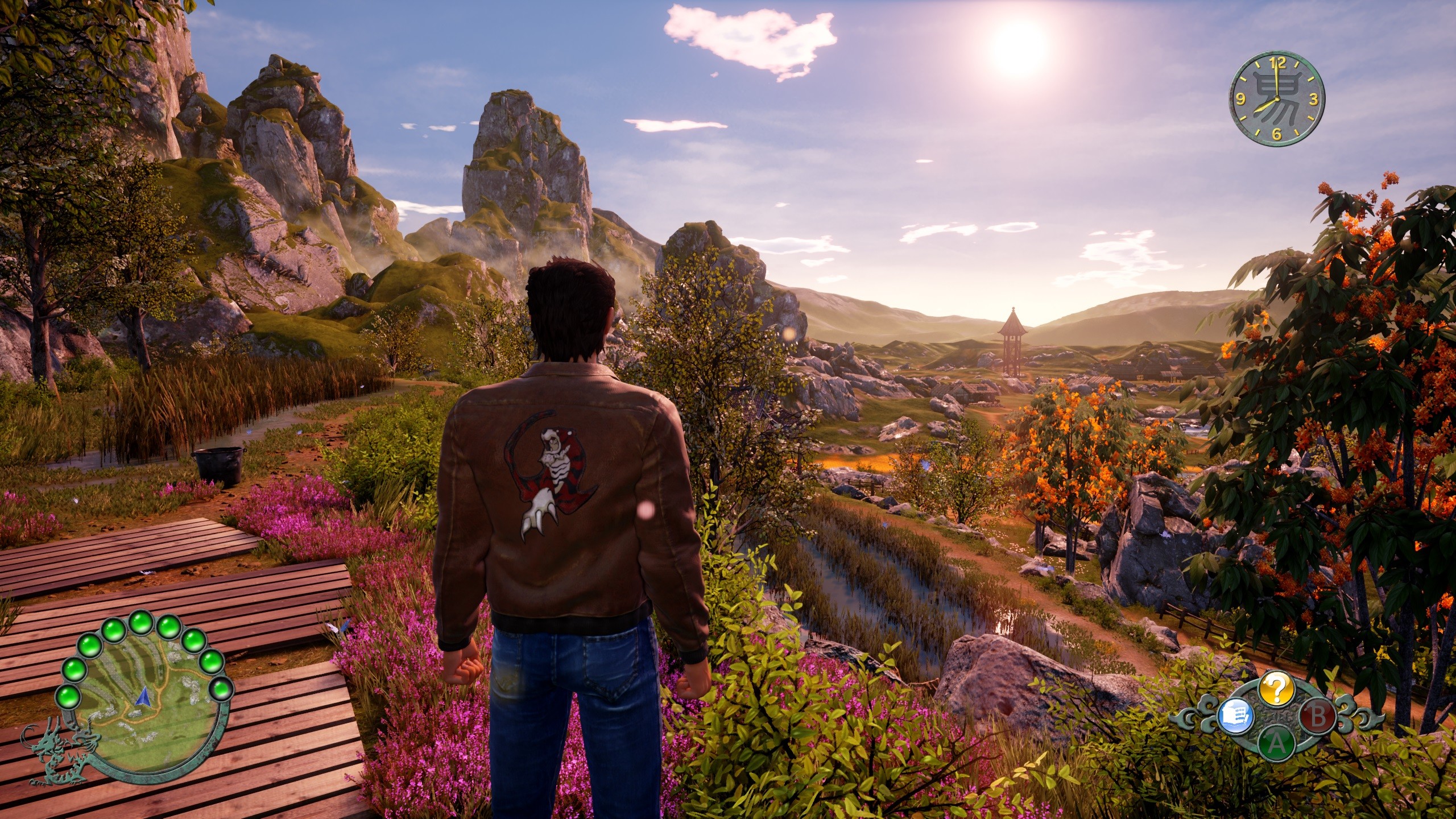
Task: Click the 6 on the clock dial
Action: click(1277, 135)
